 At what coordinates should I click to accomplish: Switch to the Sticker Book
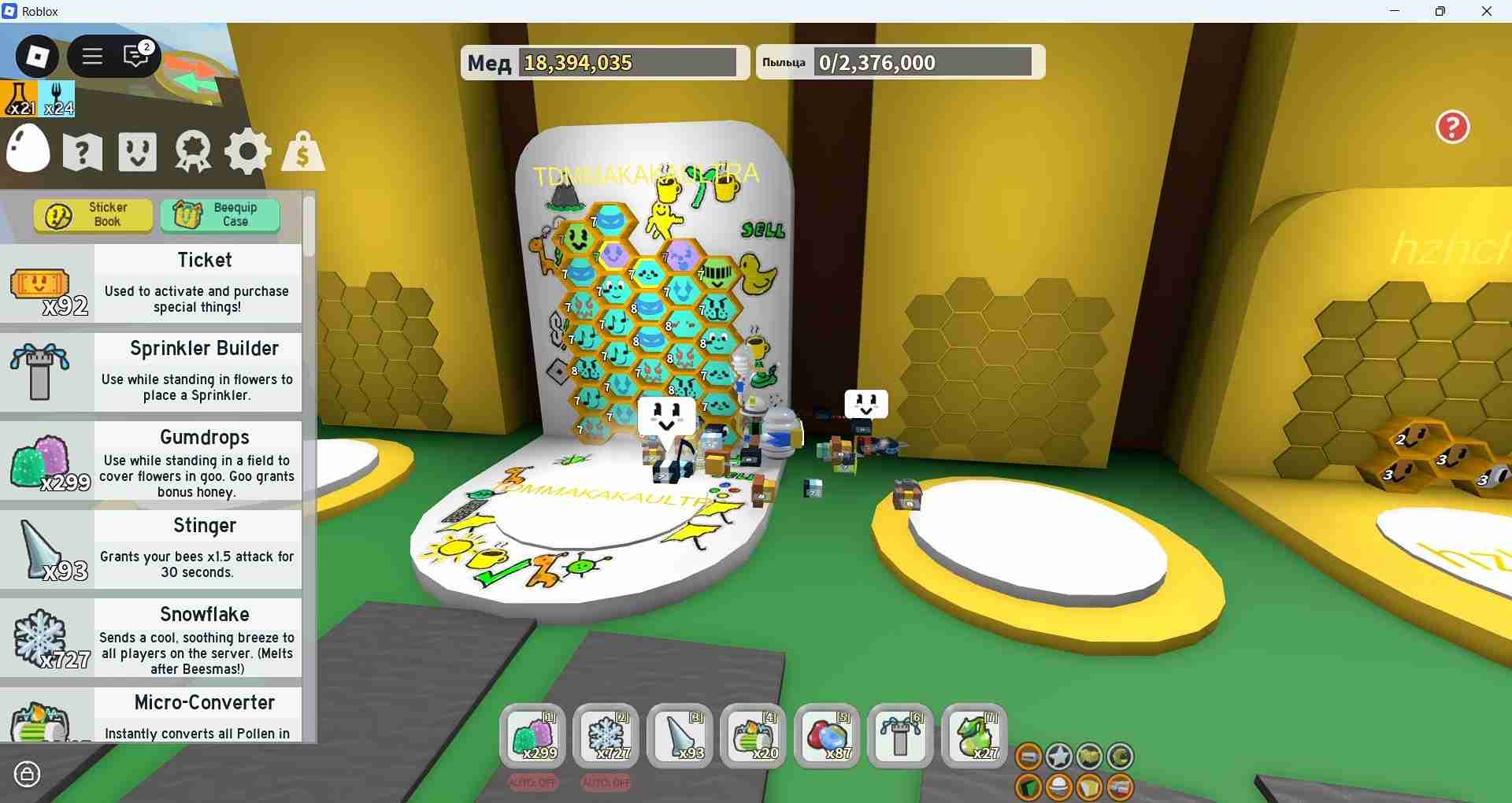tap(92, 215)
